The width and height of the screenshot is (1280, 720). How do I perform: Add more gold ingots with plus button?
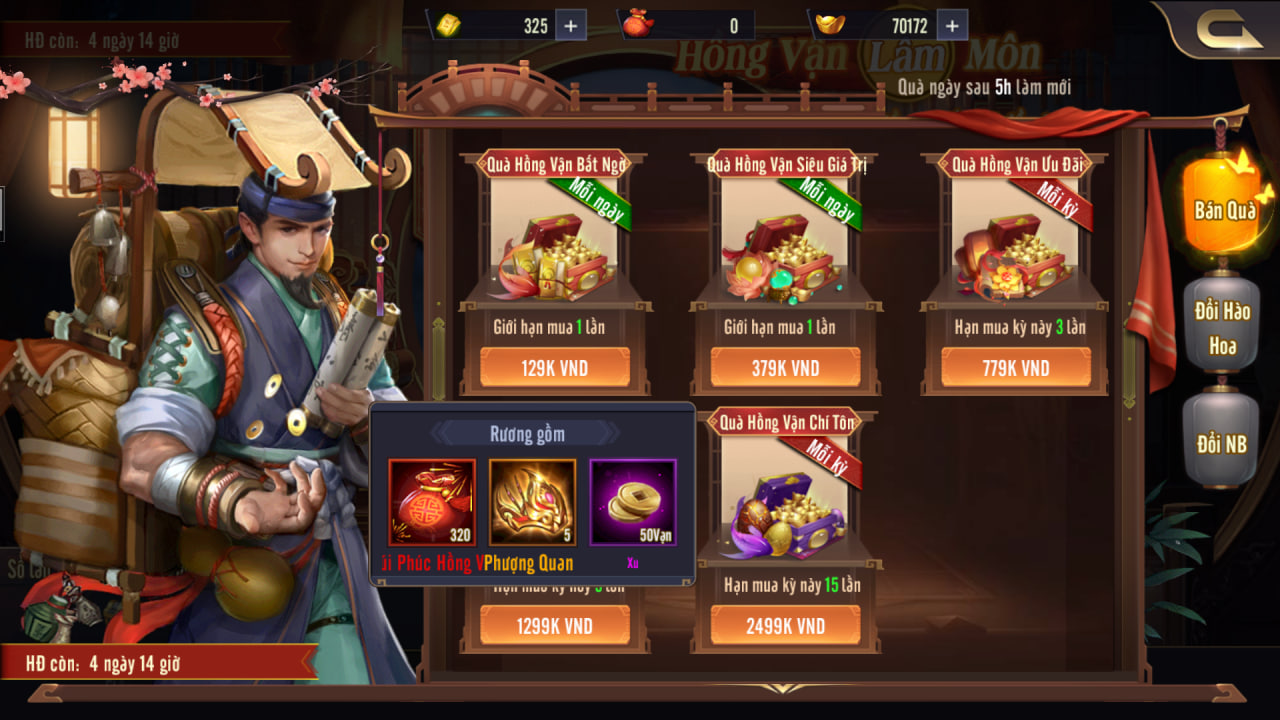(951, 26)
